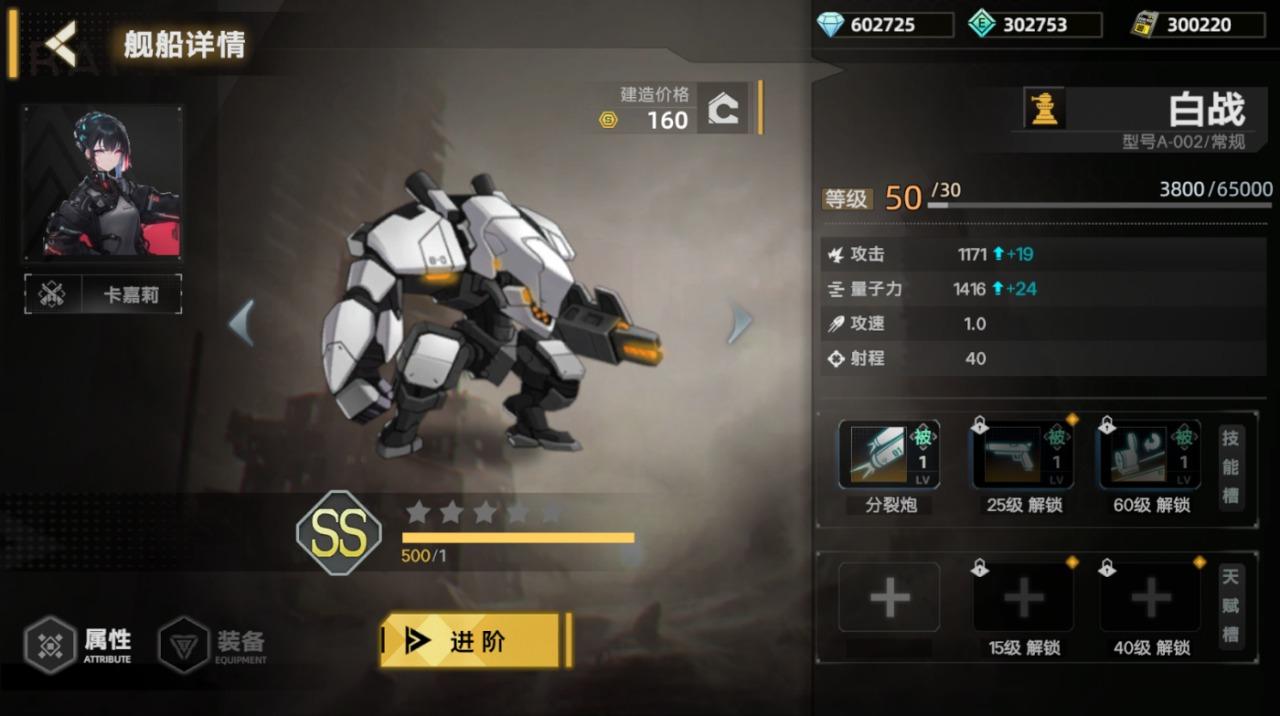Viewport: 1280px width, 716px height.
Task: Select the 卡嘉莉 pilot portrait
Action: click(x=103, y=183)
